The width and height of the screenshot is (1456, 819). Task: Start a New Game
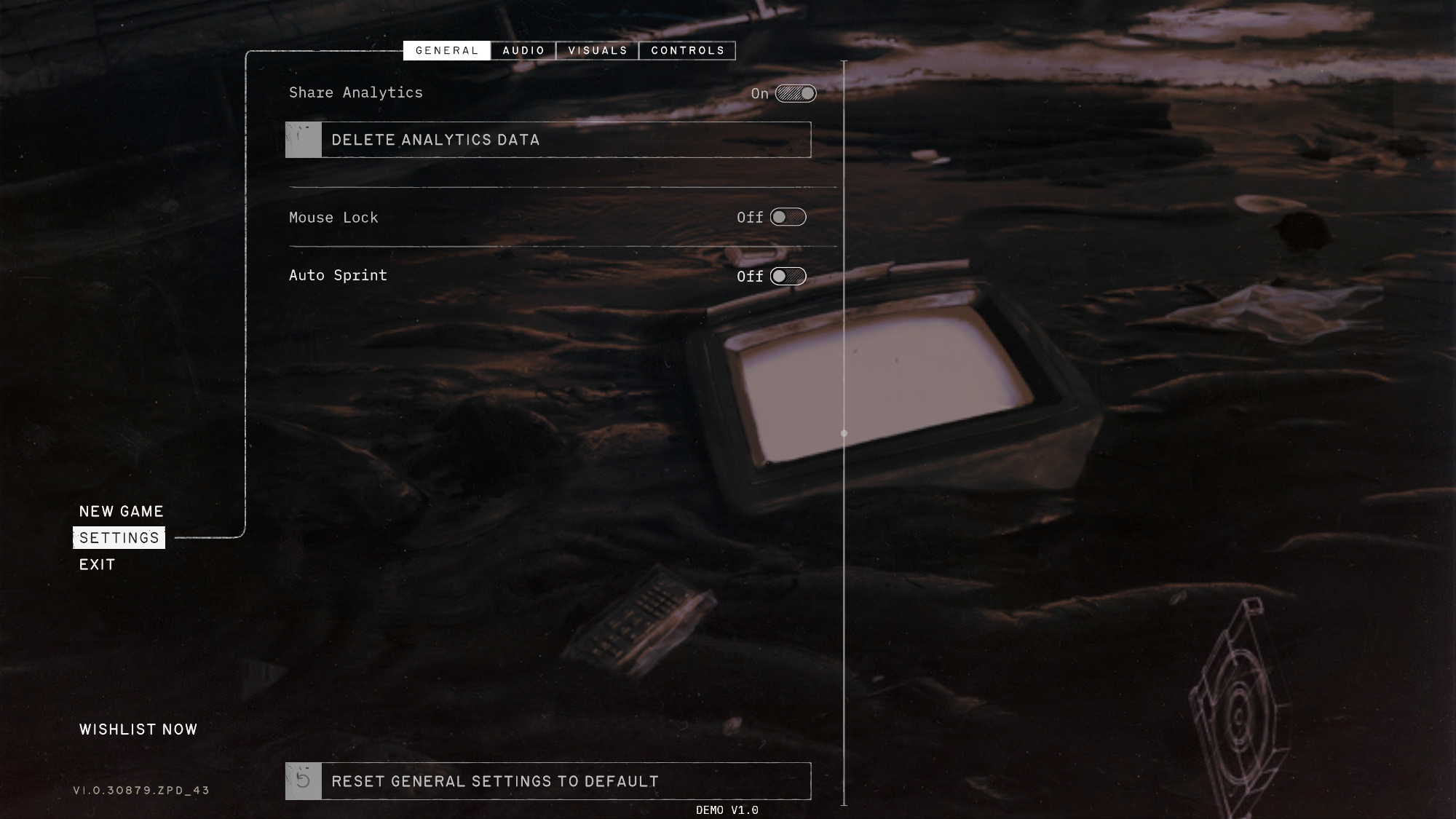(x=122, y=512)
